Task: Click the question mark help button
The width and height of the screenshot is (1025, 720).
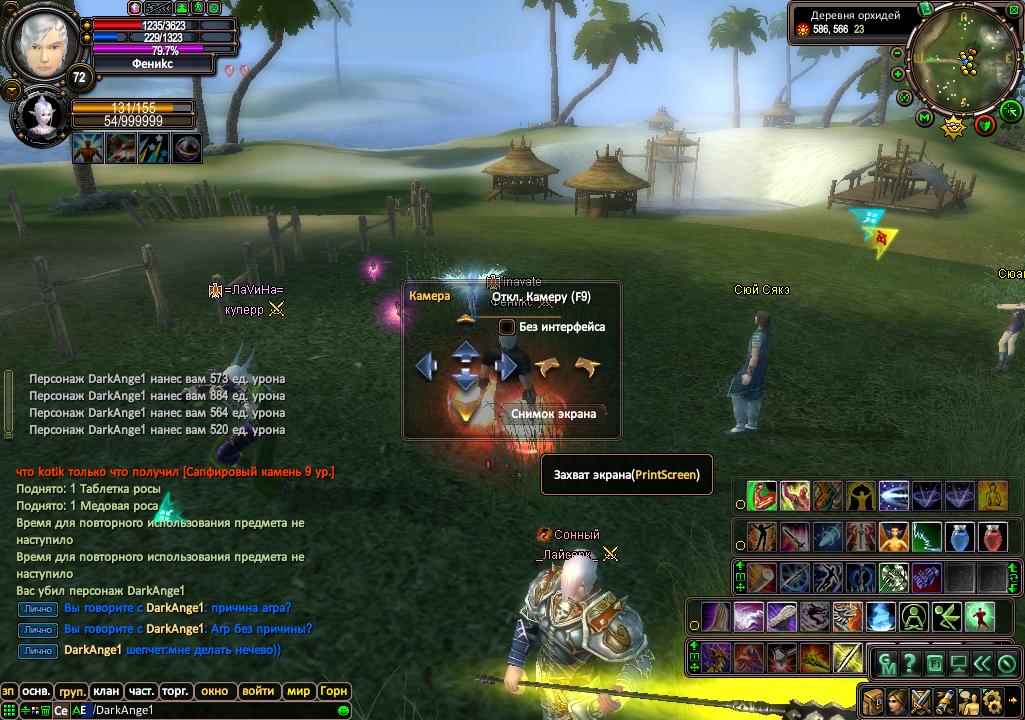Action: click(x=910, y=663)
